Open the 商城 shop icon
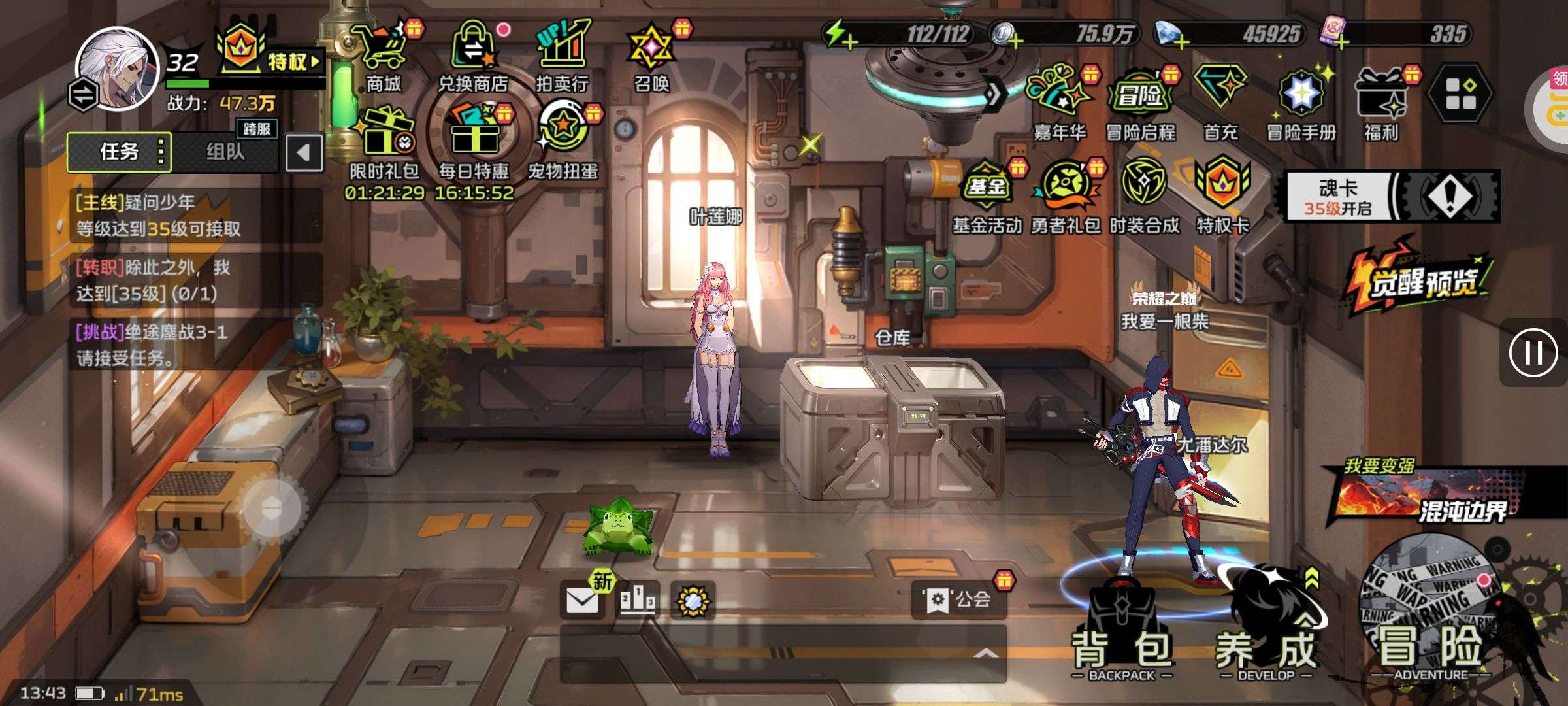Image resolution: width=1568 pixels, height=706 pixels. [x=384, y=55]
